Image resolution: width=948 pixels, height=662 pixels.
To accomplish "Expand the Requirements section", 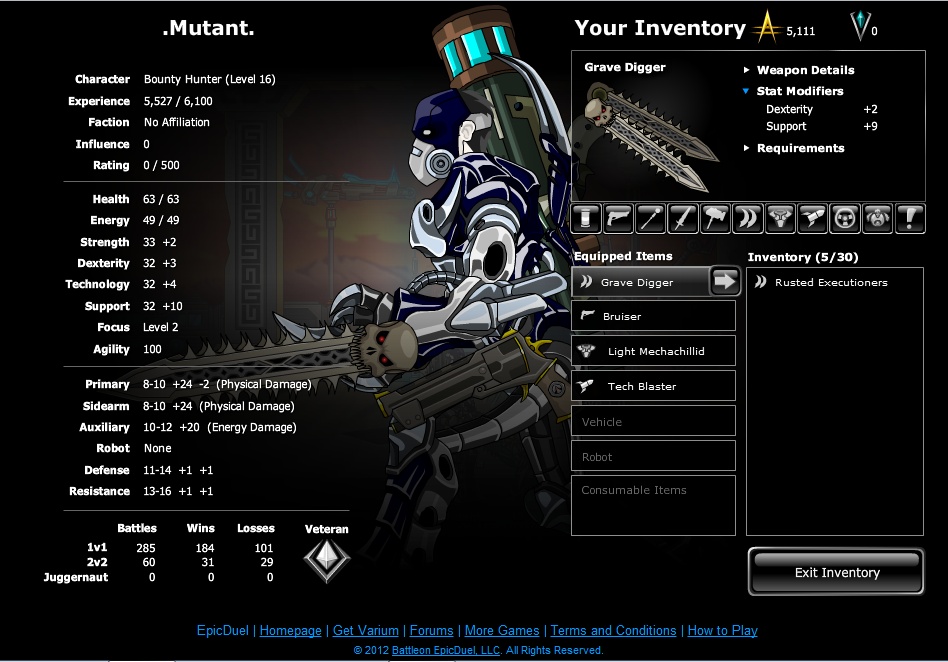I will click(x=799, y=148).
